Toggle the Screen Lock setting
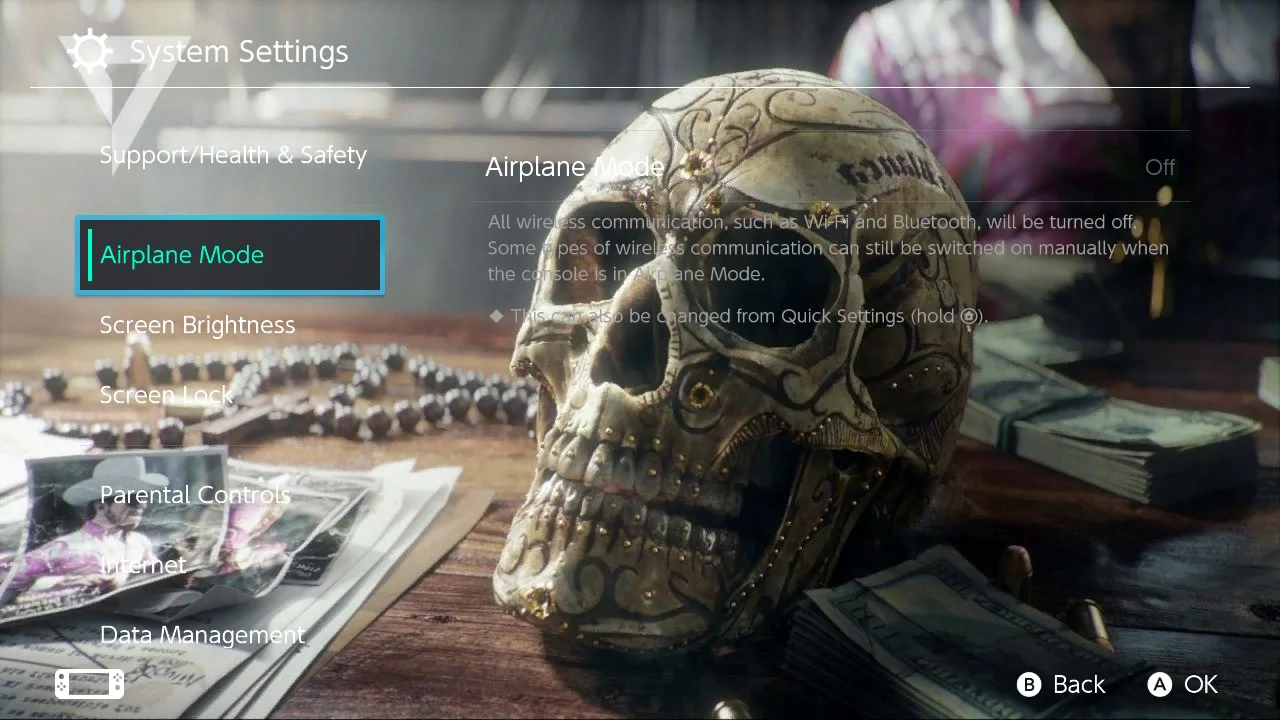 (x=166, y=395)
